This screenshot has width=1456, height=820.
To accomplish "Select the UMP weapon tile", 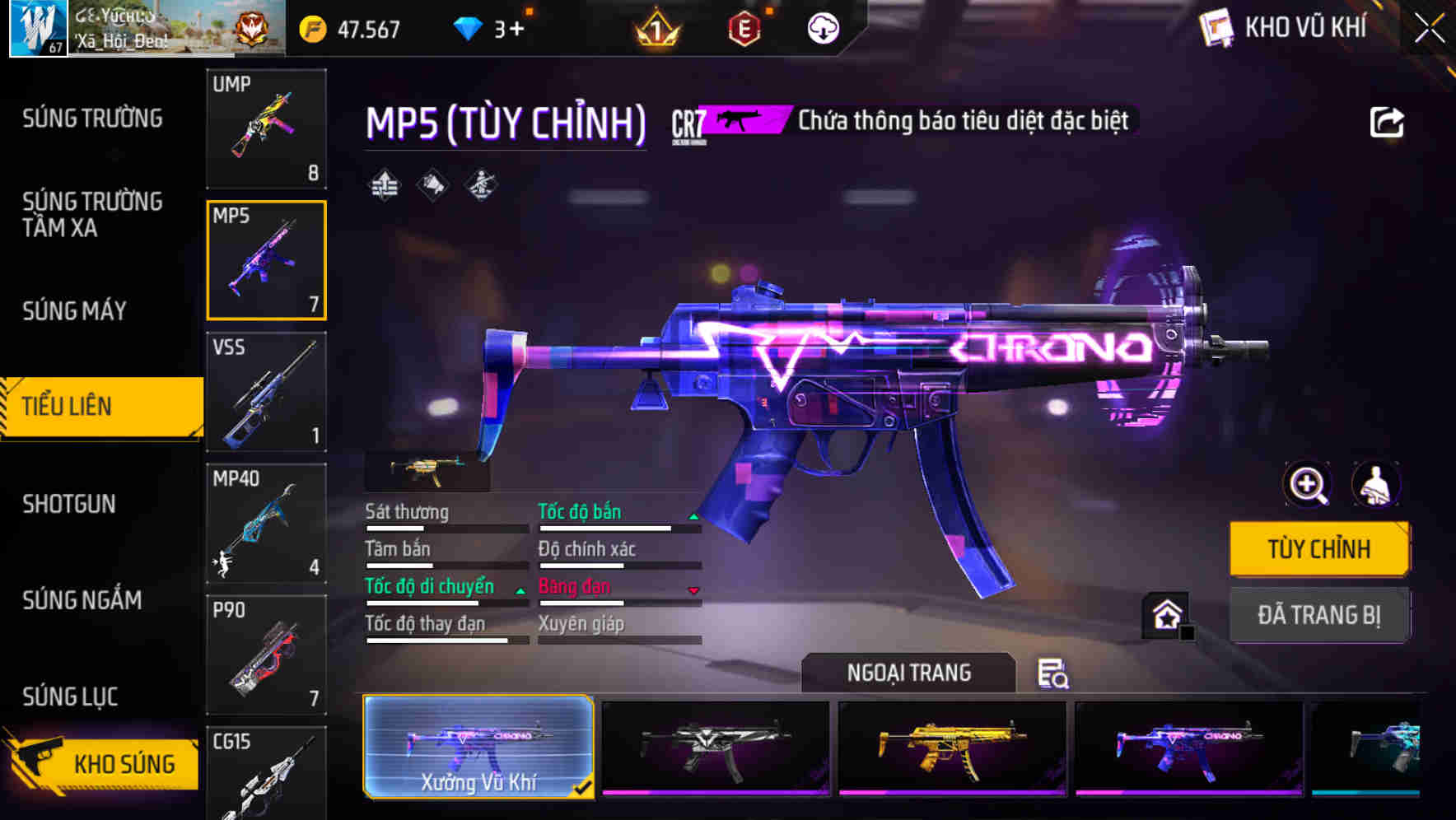I will (x=266, y=128).
